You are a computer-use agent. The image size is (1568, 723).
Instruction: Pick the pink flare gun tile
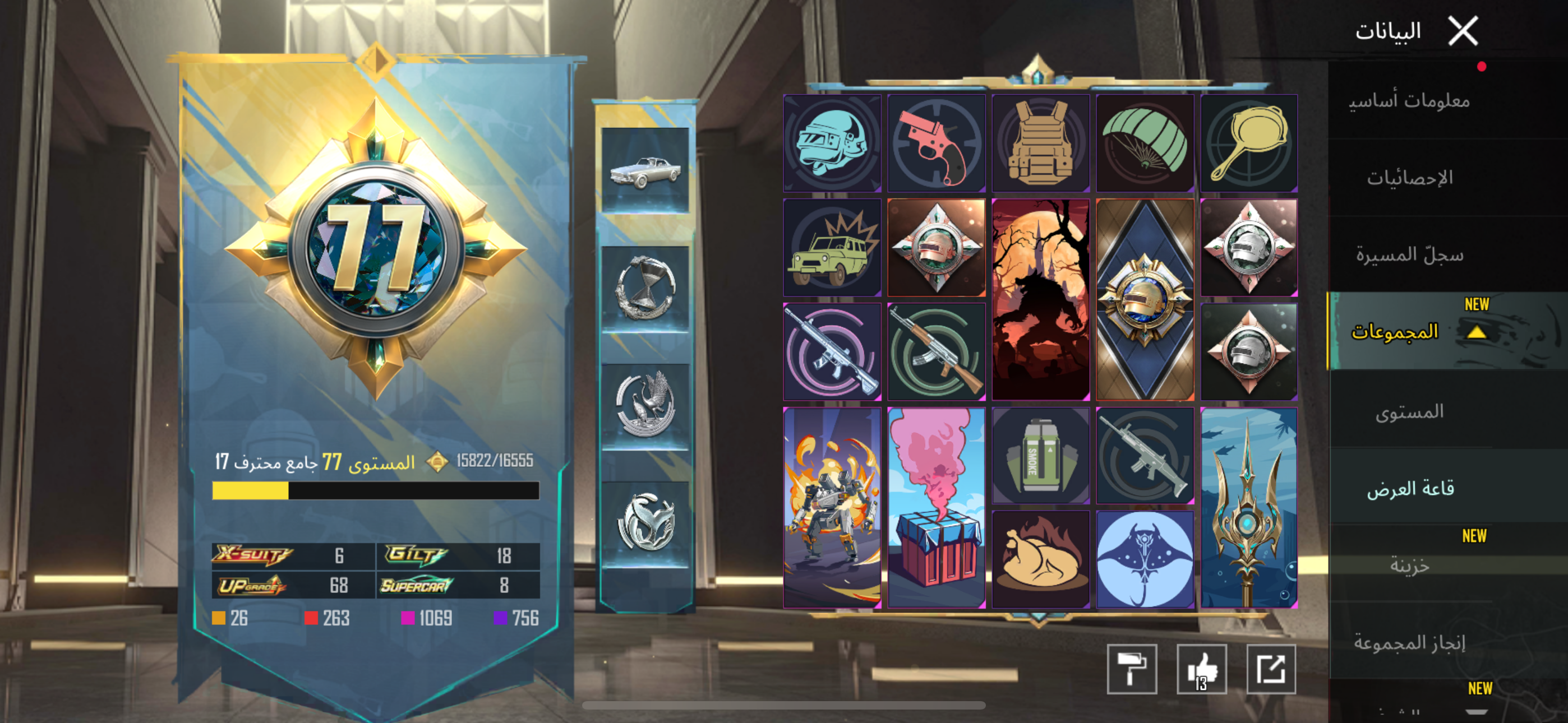pos(936,143)
